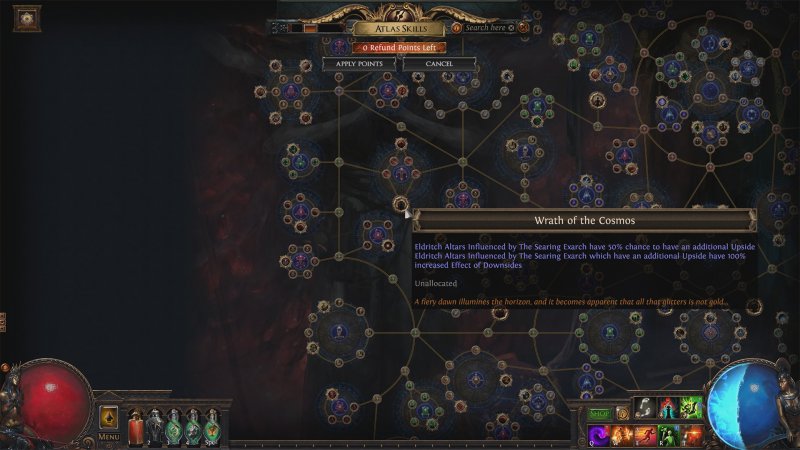The image size is (800, 450).
Task: Close the Atlas Skills panel
Action: [522, 28]
